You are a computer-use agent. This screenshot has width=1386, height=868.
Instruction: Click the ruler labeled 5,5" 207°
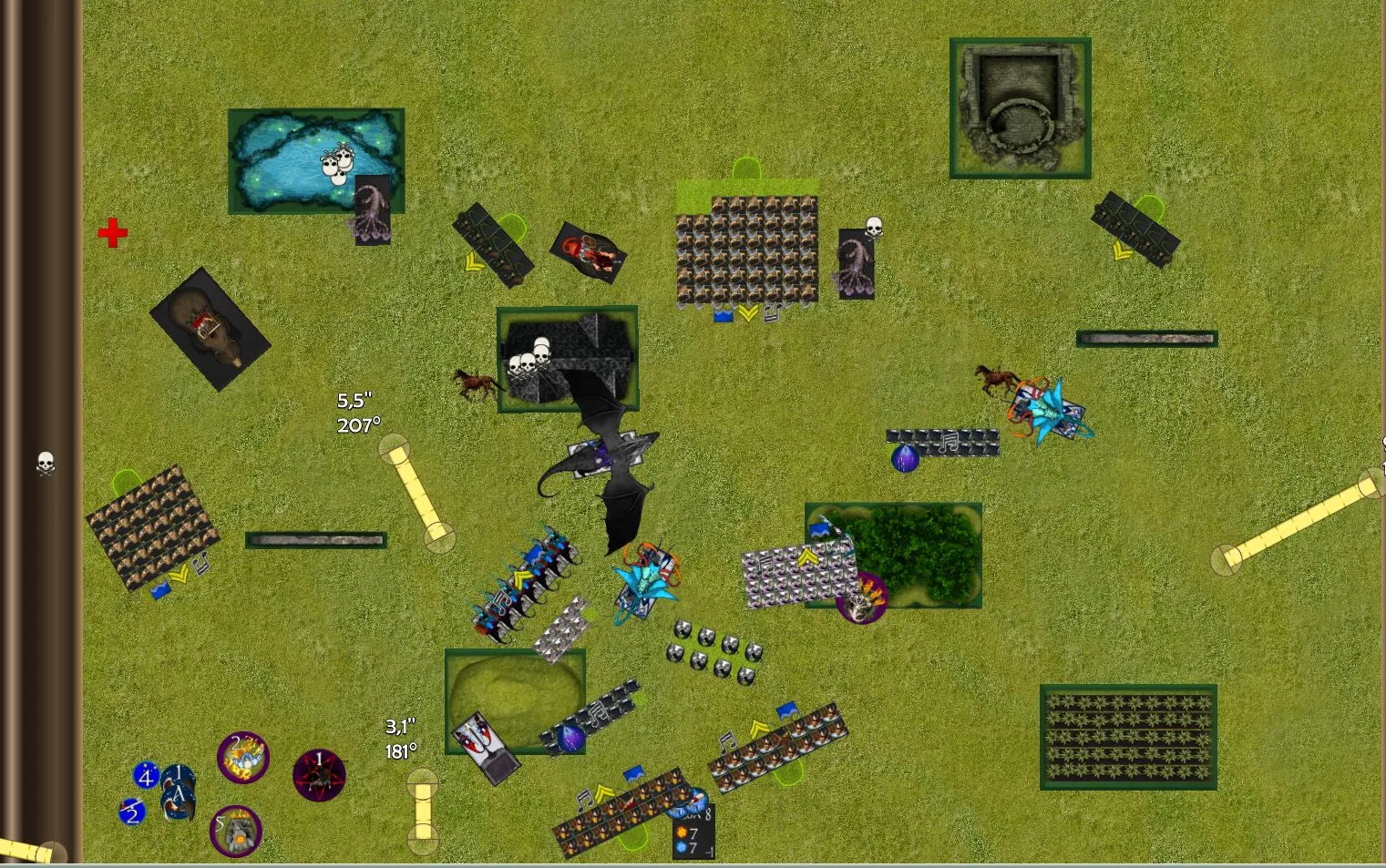(x=417, y=494)
